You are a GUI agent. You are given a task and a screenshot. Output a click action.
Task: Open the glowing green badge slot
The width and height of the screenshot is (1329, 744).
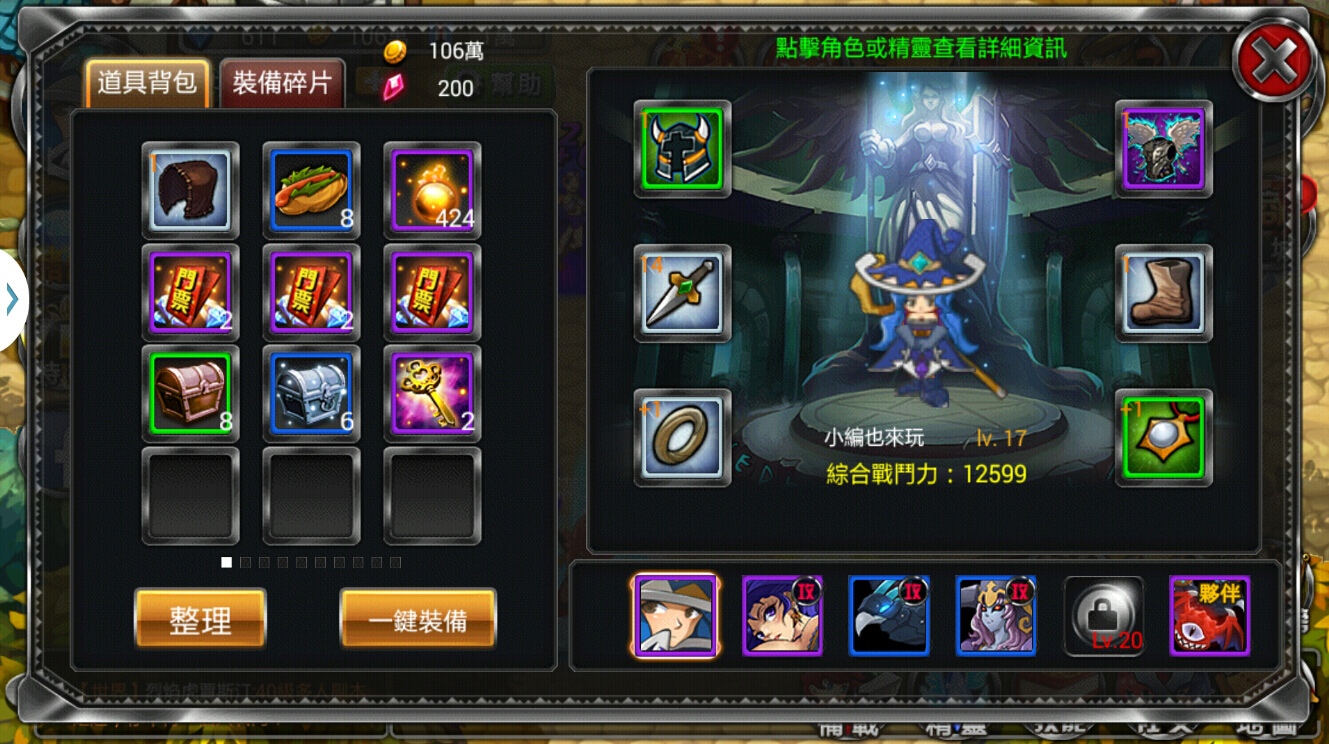click(x=1162, y=437)
